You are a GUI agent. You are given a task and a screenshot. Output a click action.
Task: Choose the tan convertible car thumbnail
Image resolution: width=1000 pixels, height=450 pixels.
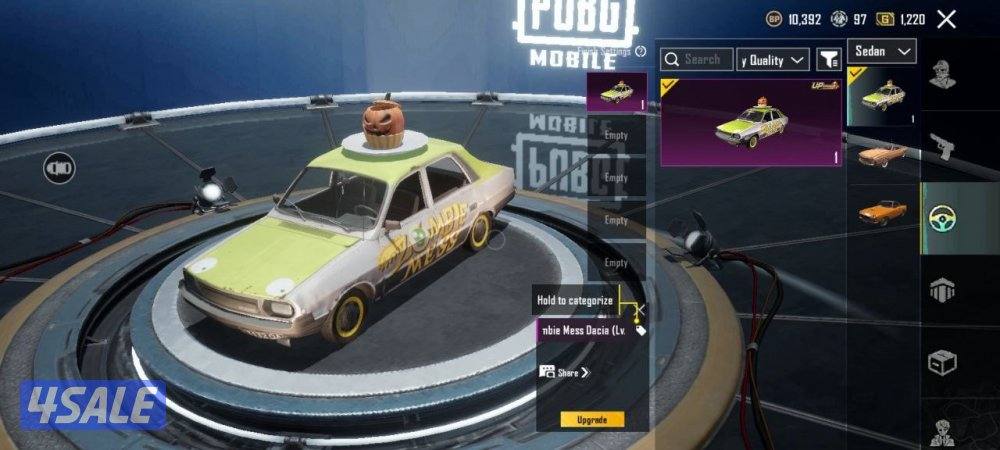coord(882,155)
